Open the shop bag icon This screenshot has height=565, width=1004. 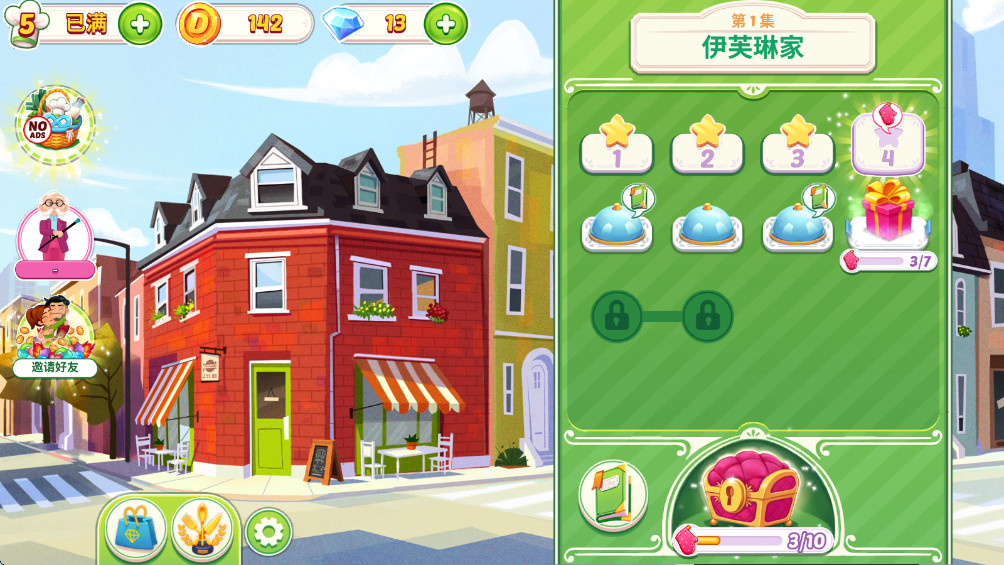click(135, 528)
